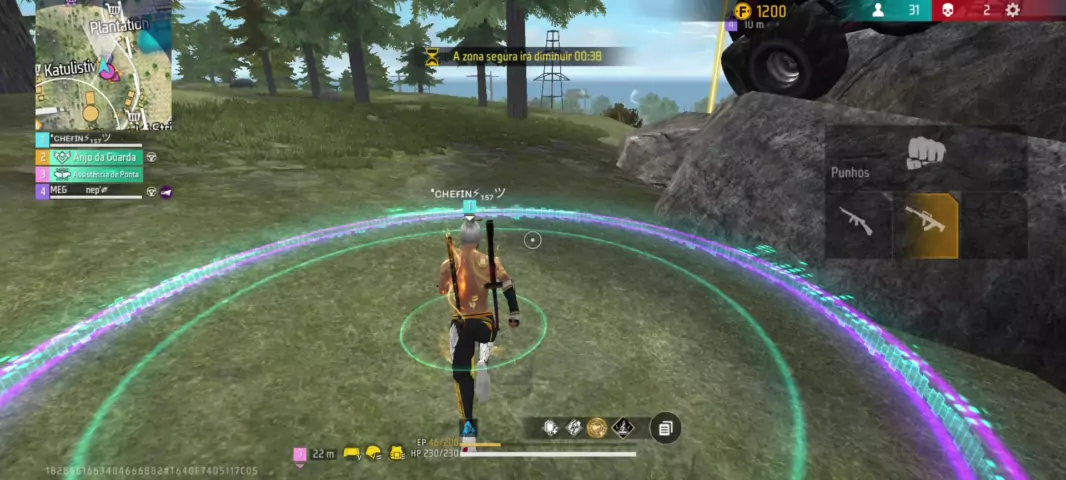Open the settings gear
The width and height of the screenshot is (1066, 480).
(1012, 10)
